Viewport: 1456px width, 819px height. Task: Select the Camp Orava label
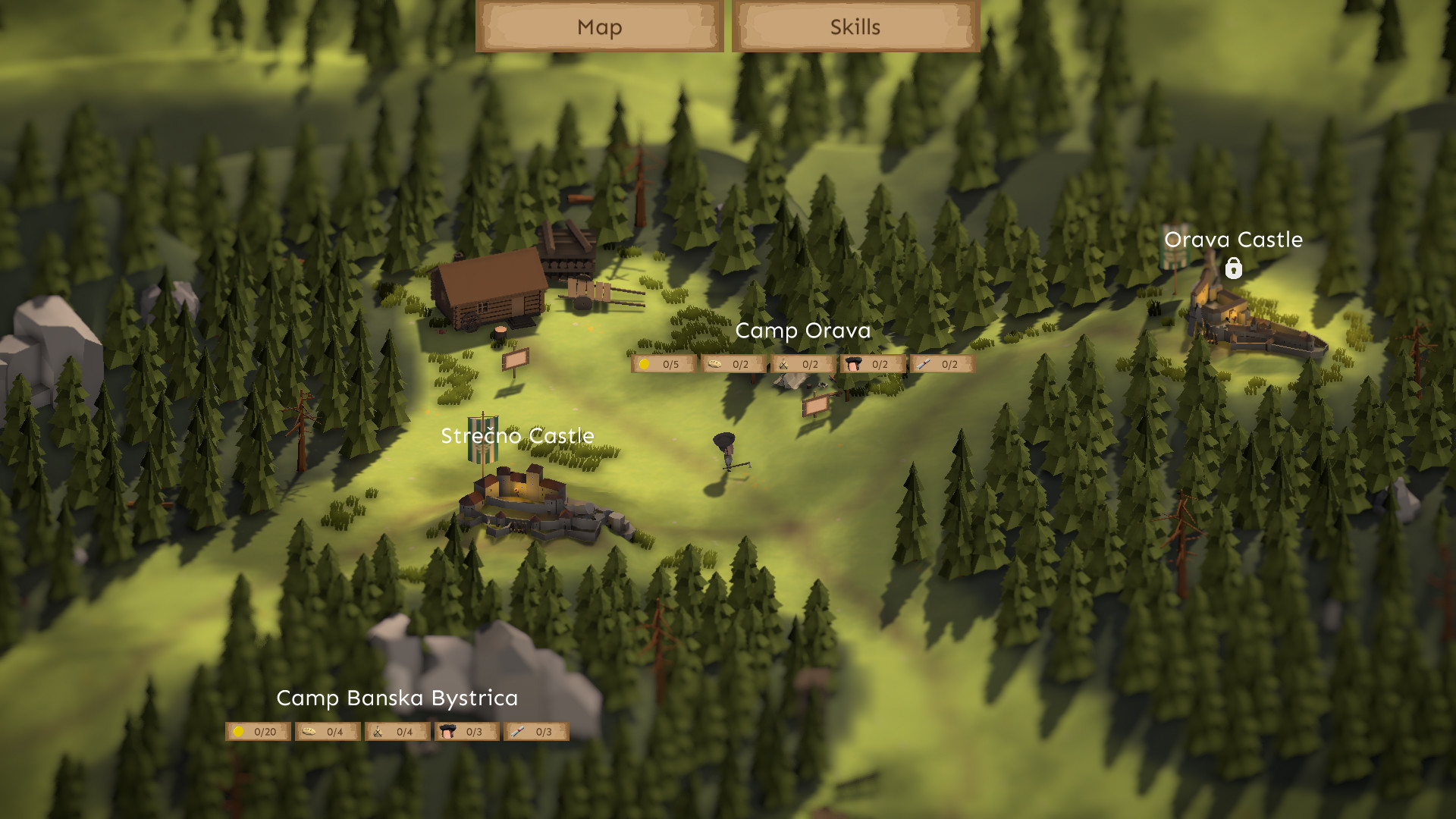point(803,331)
